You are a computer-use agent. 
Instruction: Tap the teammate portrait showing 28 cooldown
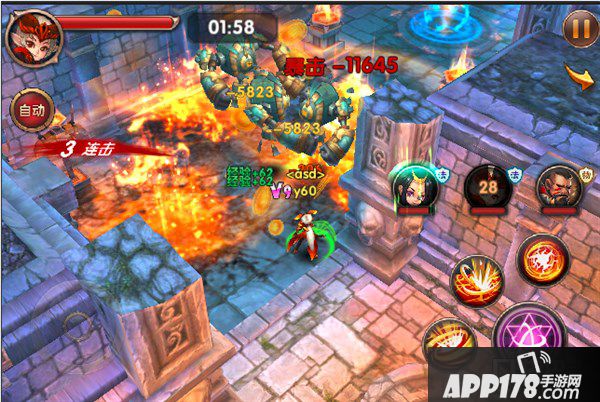489,187
